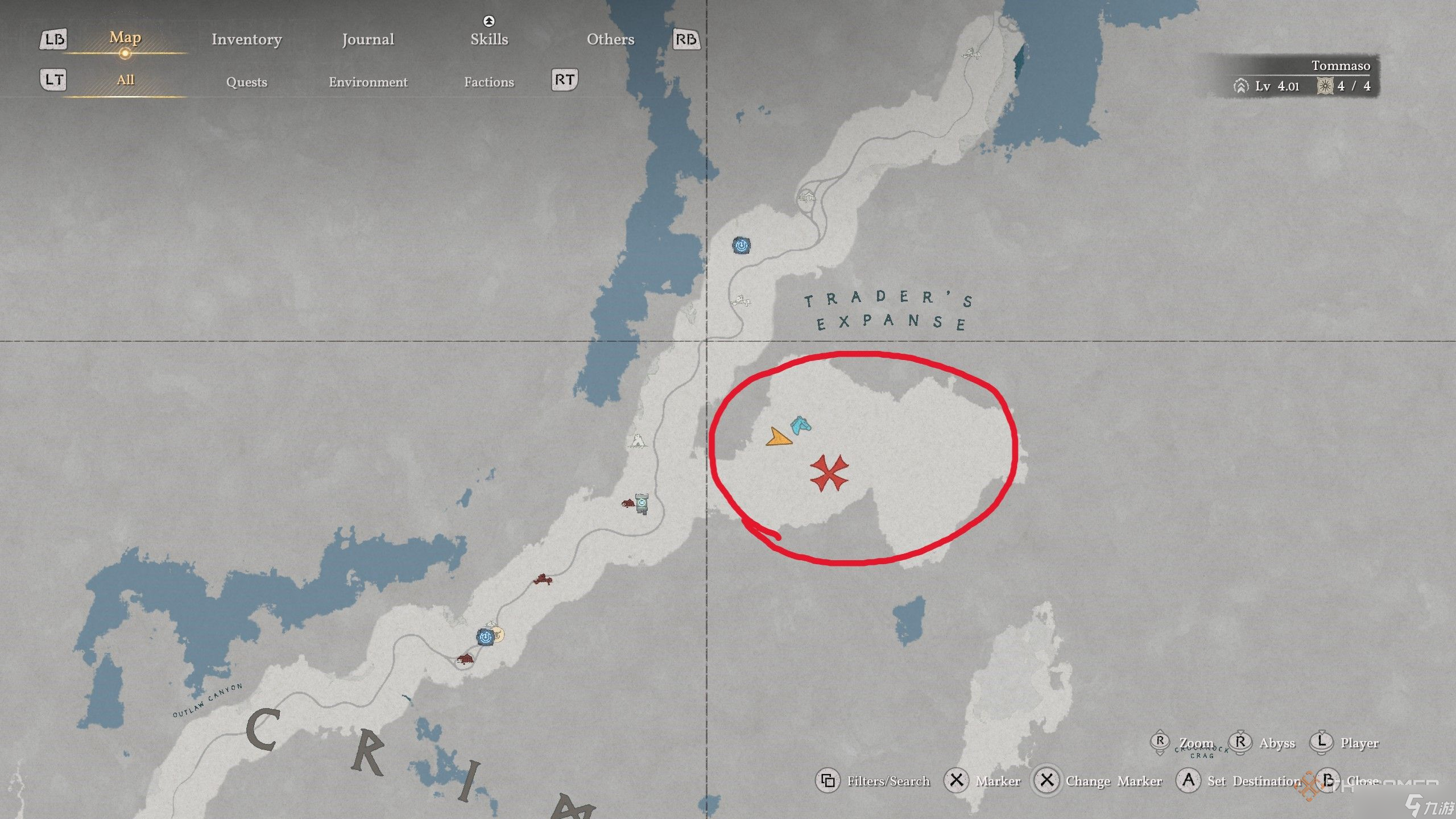
Task: Choose the Environment map filter
Action: tap(368, 82)
